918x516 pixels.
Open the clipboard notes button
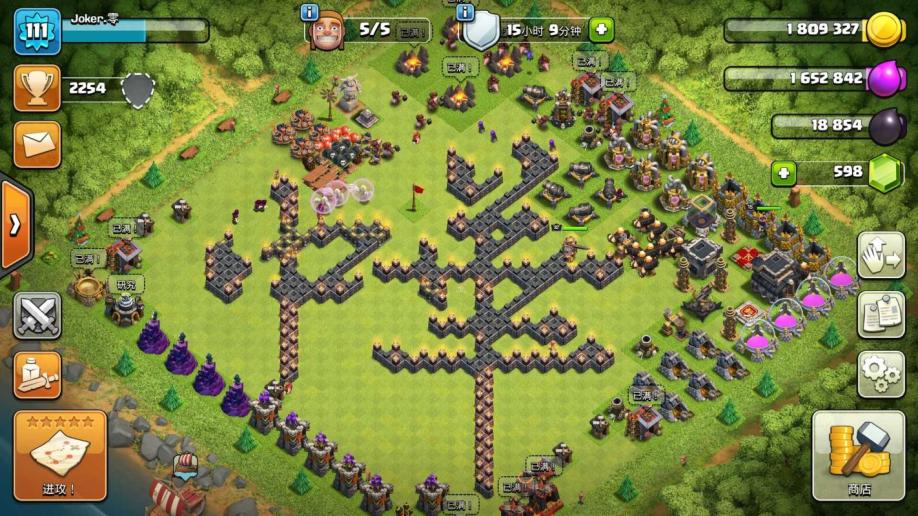click(881, 314)
